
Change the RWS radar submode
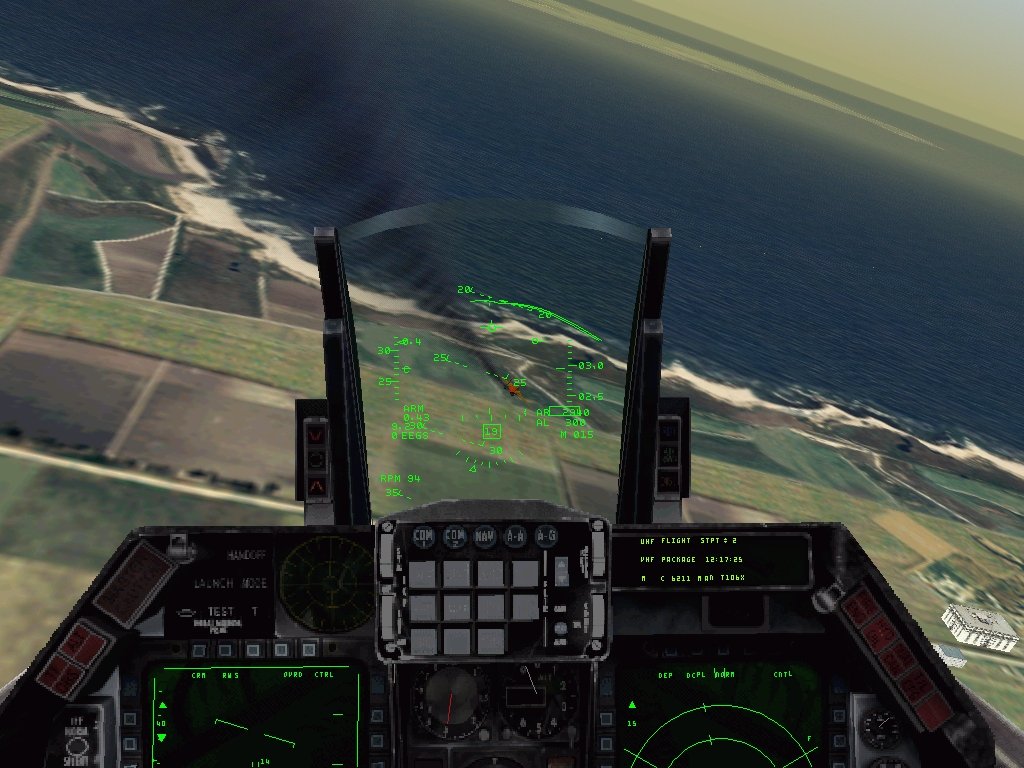pyautogui.click(x=230, y=675)
